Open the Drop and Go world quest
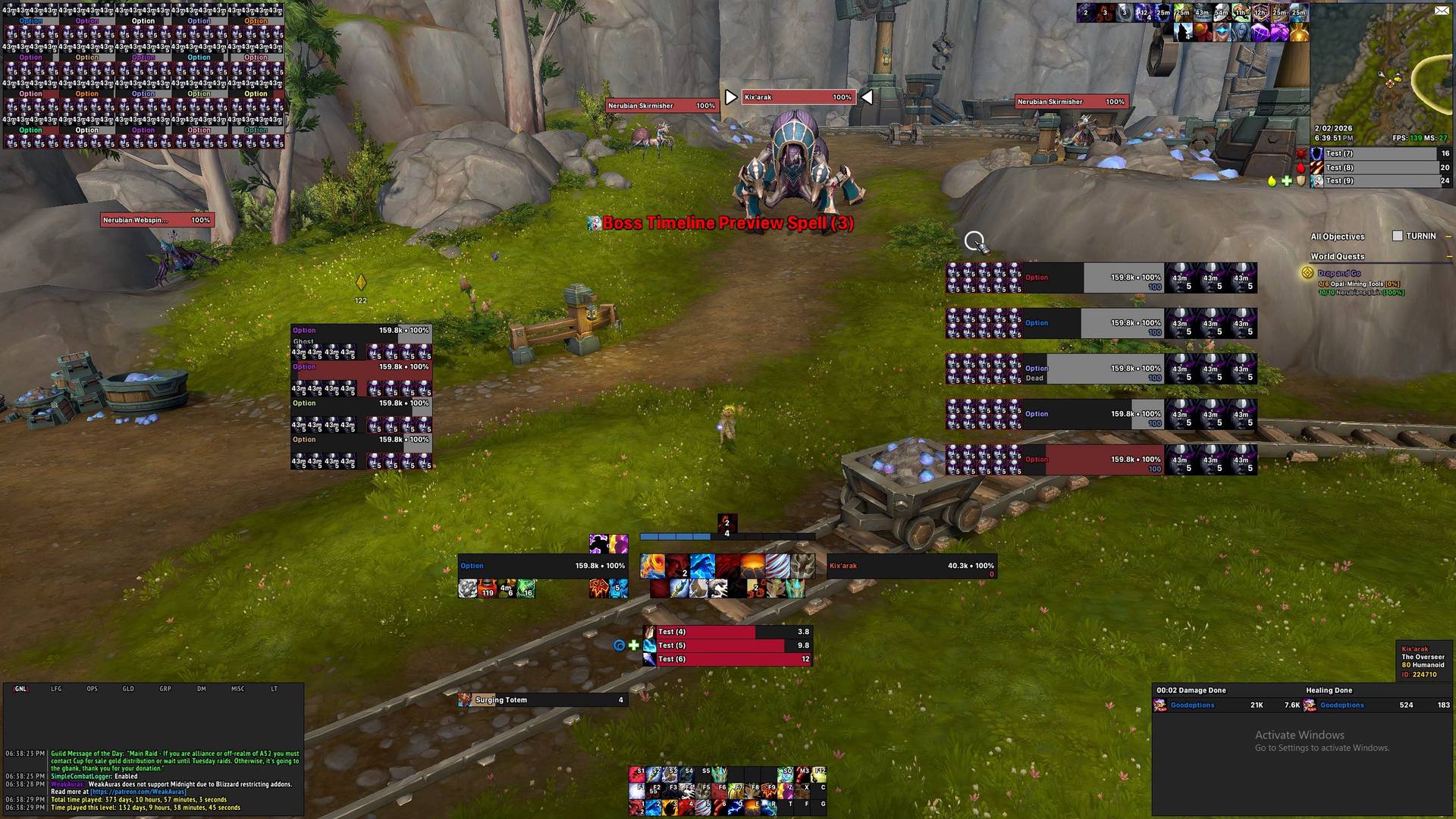The height and width of the screenshot is (819, 1456). tap(1338, 273)
